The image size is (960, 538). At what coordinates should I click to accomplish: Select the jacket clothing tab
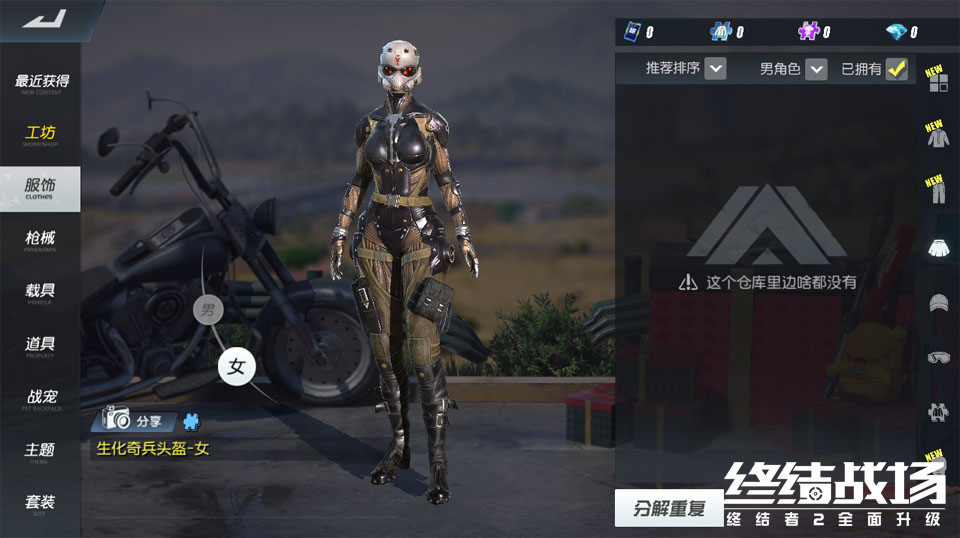click(x=938, y=137)
